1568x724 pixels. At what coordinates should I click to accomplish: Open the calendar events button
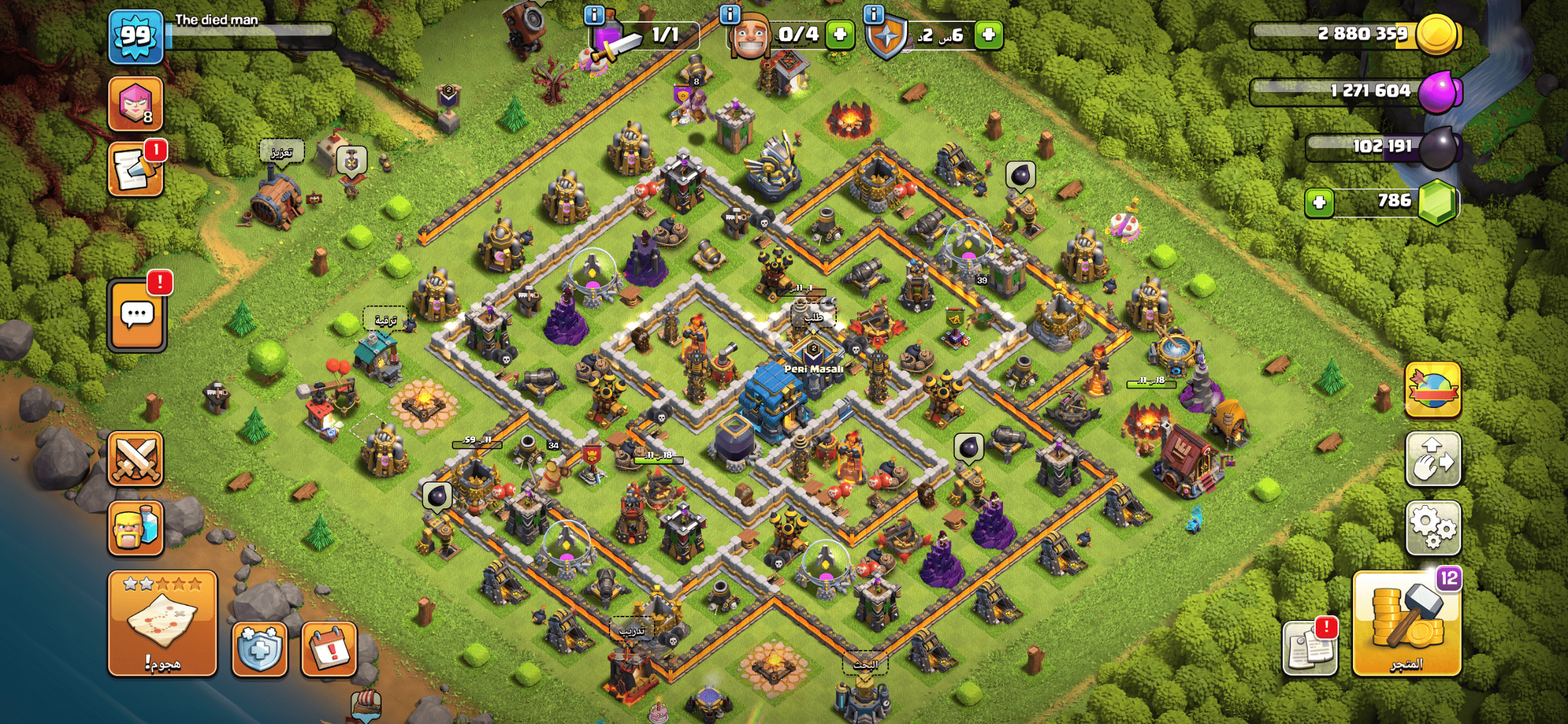[x=329, y=649]
